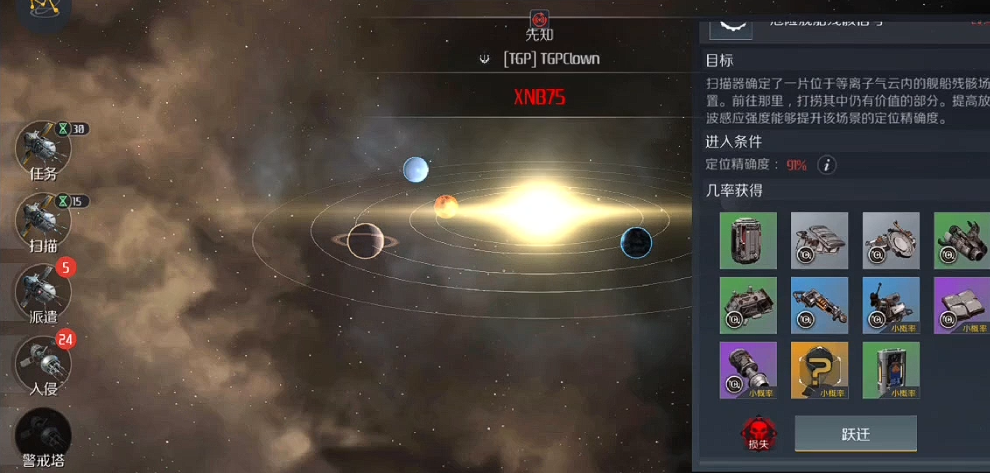990x473 pixels.
Task: Select the grey canister reward in green slot
Action: click(x=748, y=240)
